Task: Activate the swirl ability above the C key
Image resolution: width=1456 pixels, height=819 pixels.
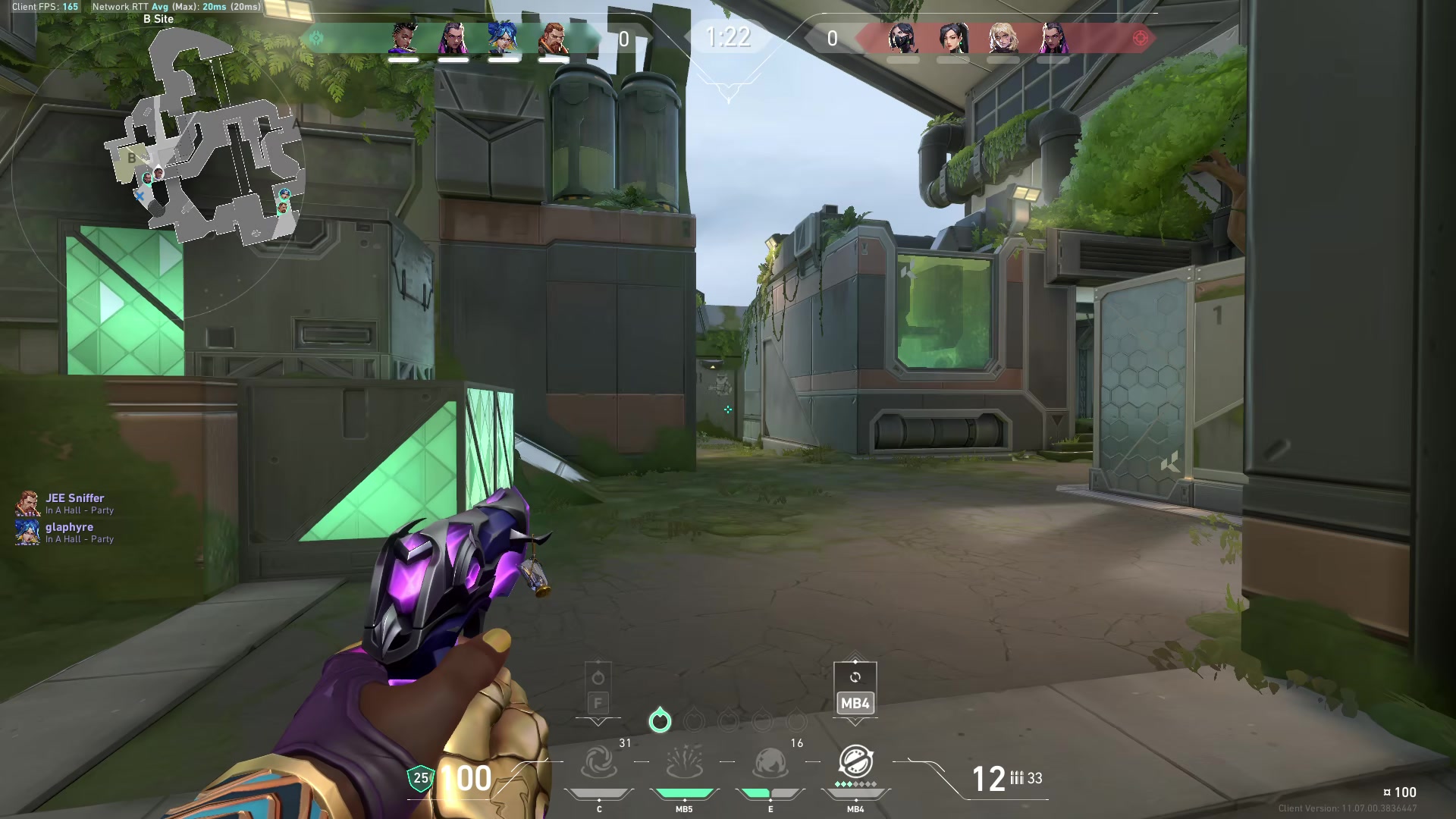Action: click(598, 762)
